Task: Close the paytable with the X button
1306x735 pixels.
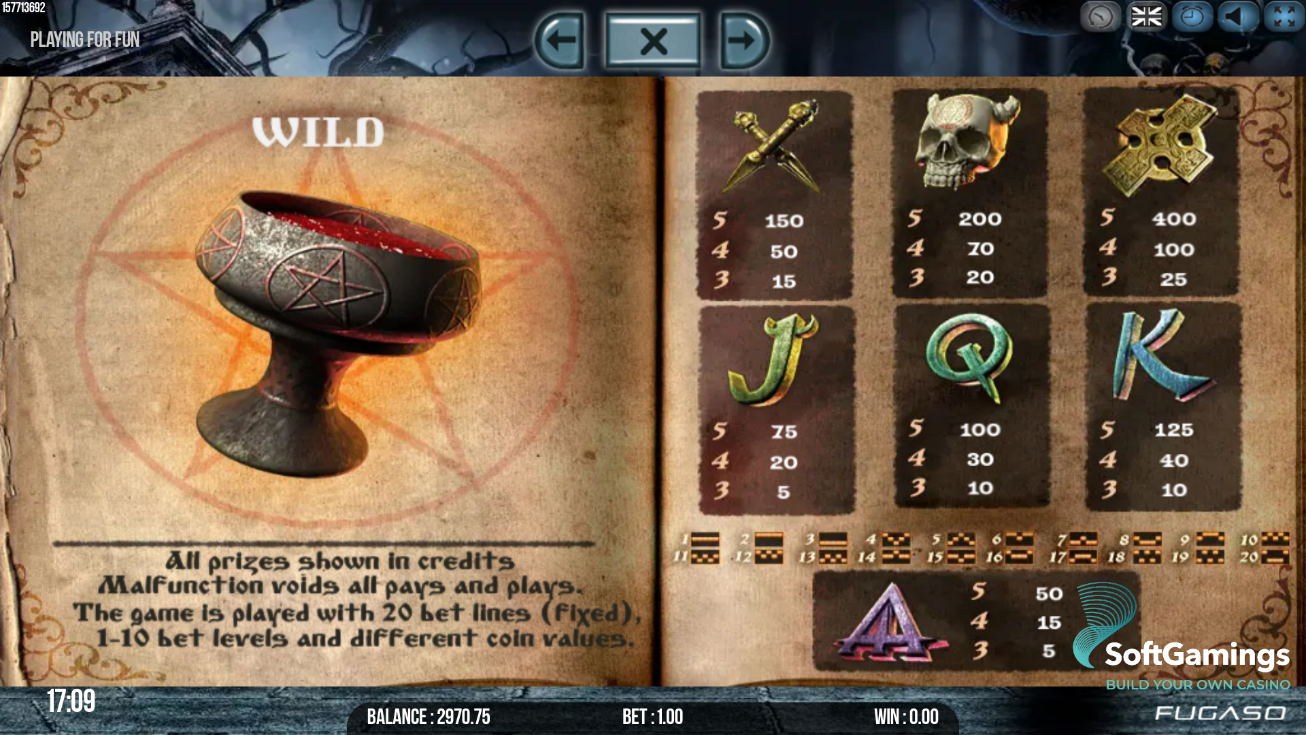Action: 653,41
